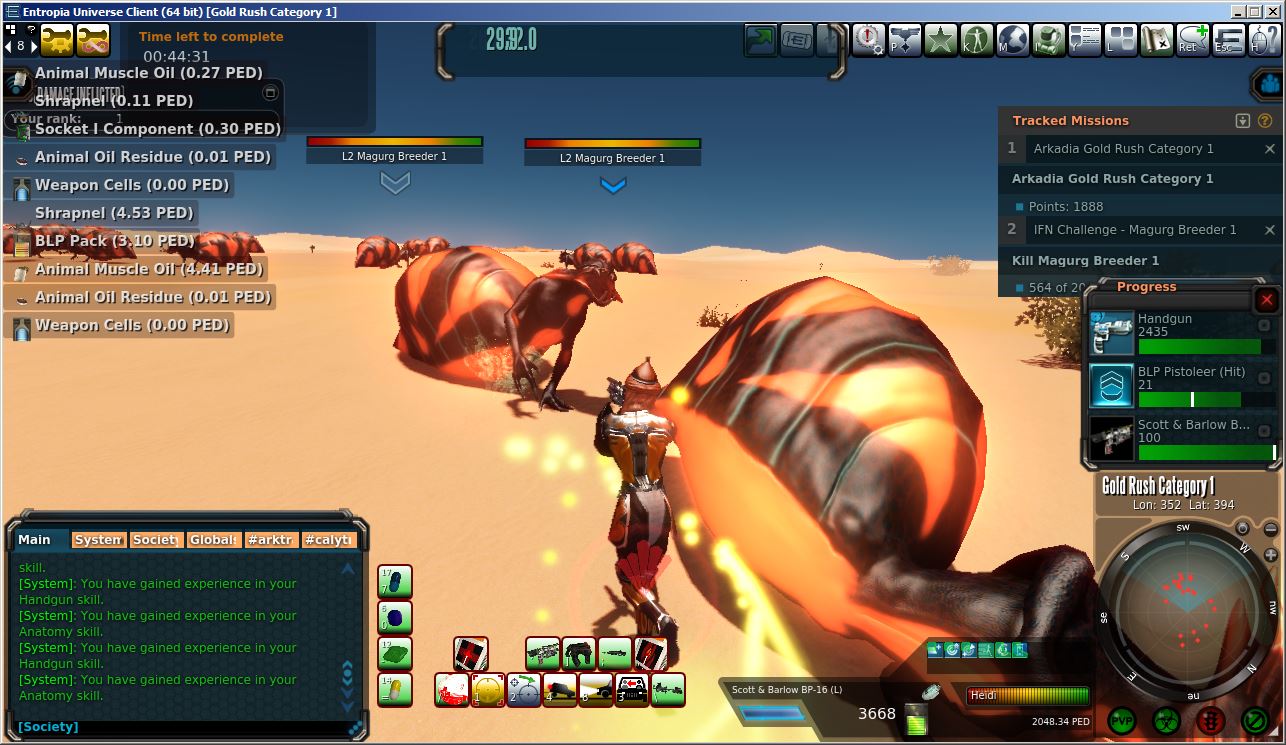Close the Progress panel with the red X
Viewport: 1286px width, 745px height.
[x=1267, y=300]
